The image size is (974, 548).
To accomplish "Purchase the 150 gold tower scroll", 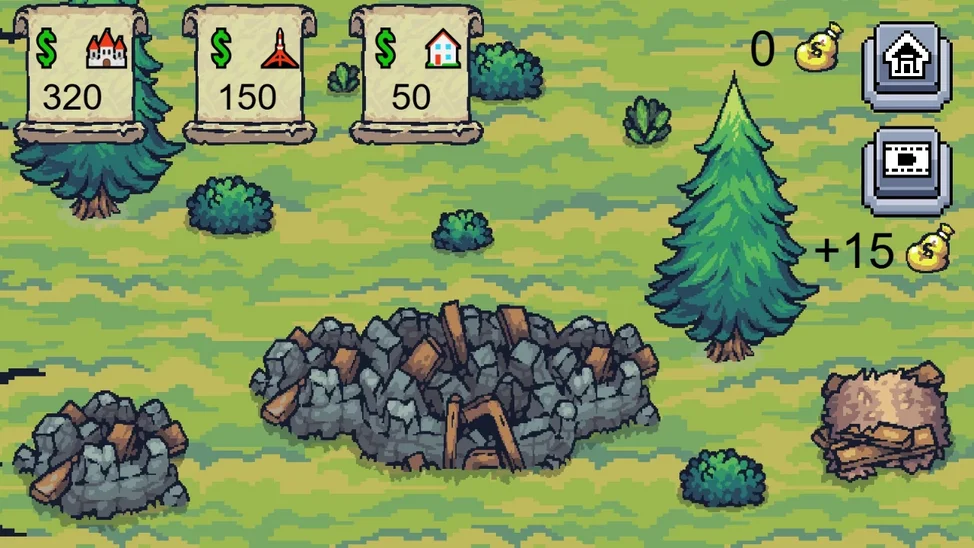I will [249, 72].
